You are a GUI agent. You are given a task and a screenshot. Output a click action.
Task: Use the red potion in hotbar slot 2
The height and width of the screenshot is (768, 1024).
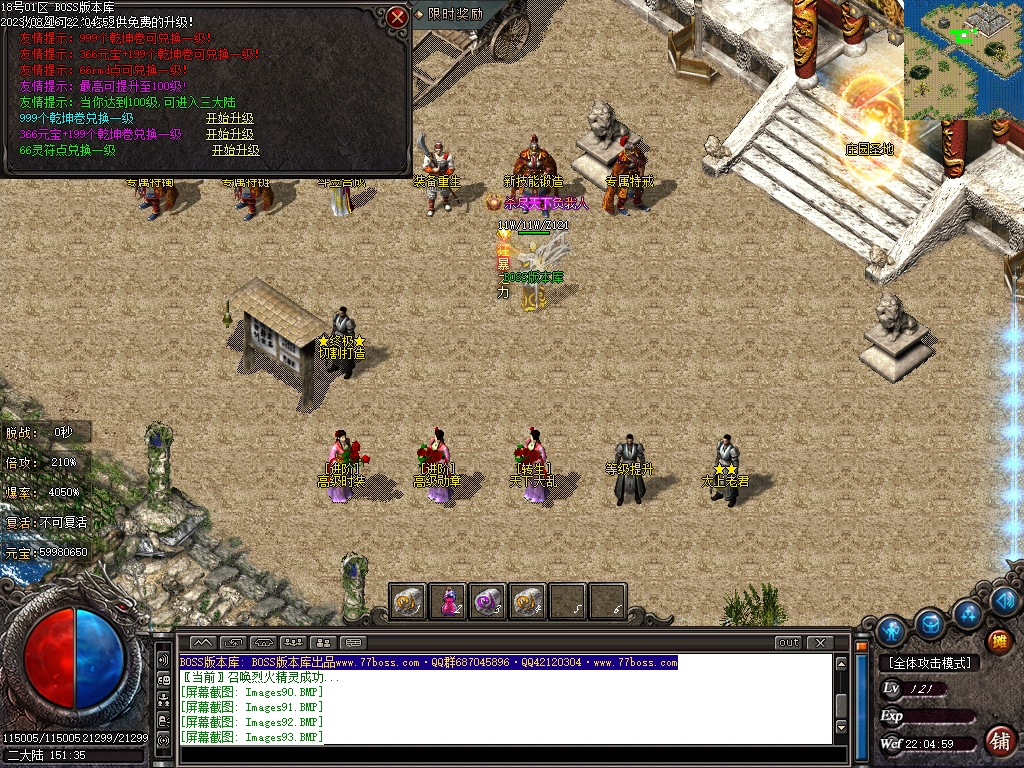[448, 601]
